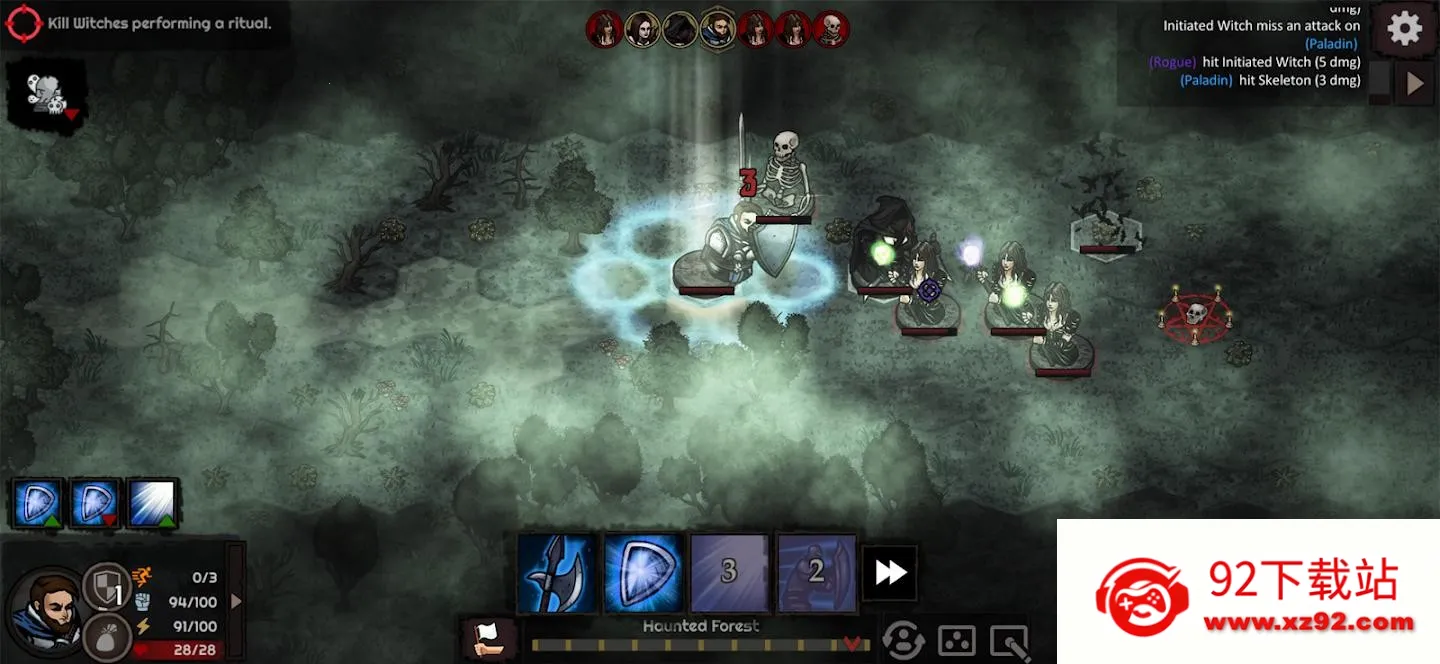This screenshot has height=664, width=1440.
Task: Open the dice panel icon
Action: click(x=957, y=641)
